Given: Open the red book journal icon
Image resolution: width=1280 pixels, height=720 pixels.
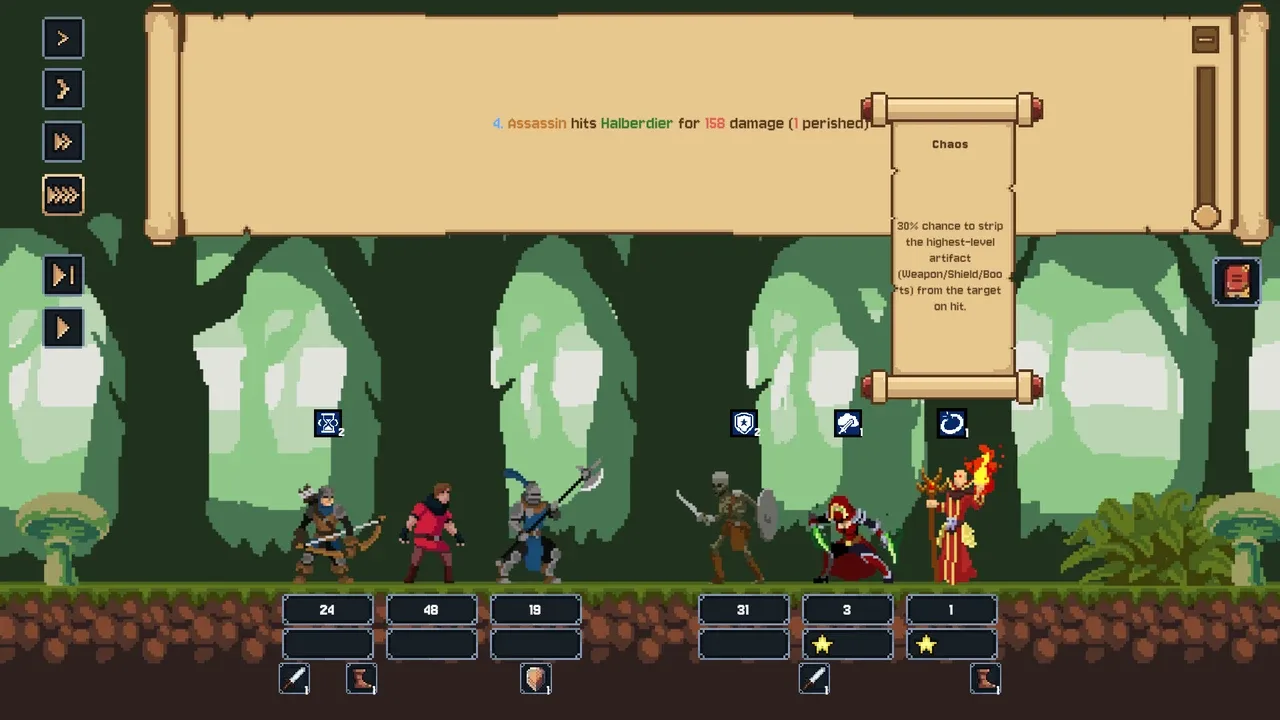Looking at the screenshot, I should (1237, 281).
